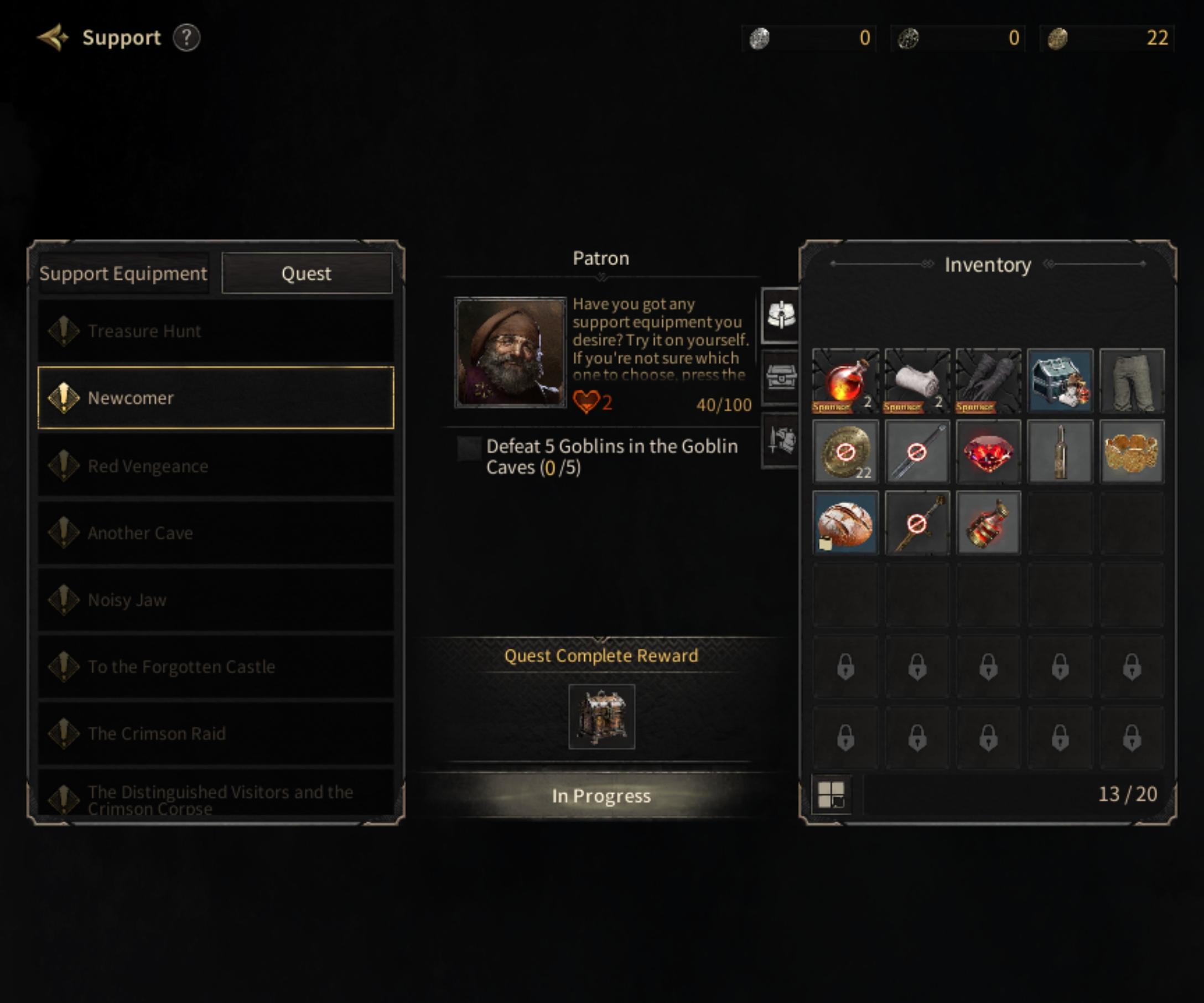
Task: Open To the Forgotten Castle quest
Action: (216, 666)
